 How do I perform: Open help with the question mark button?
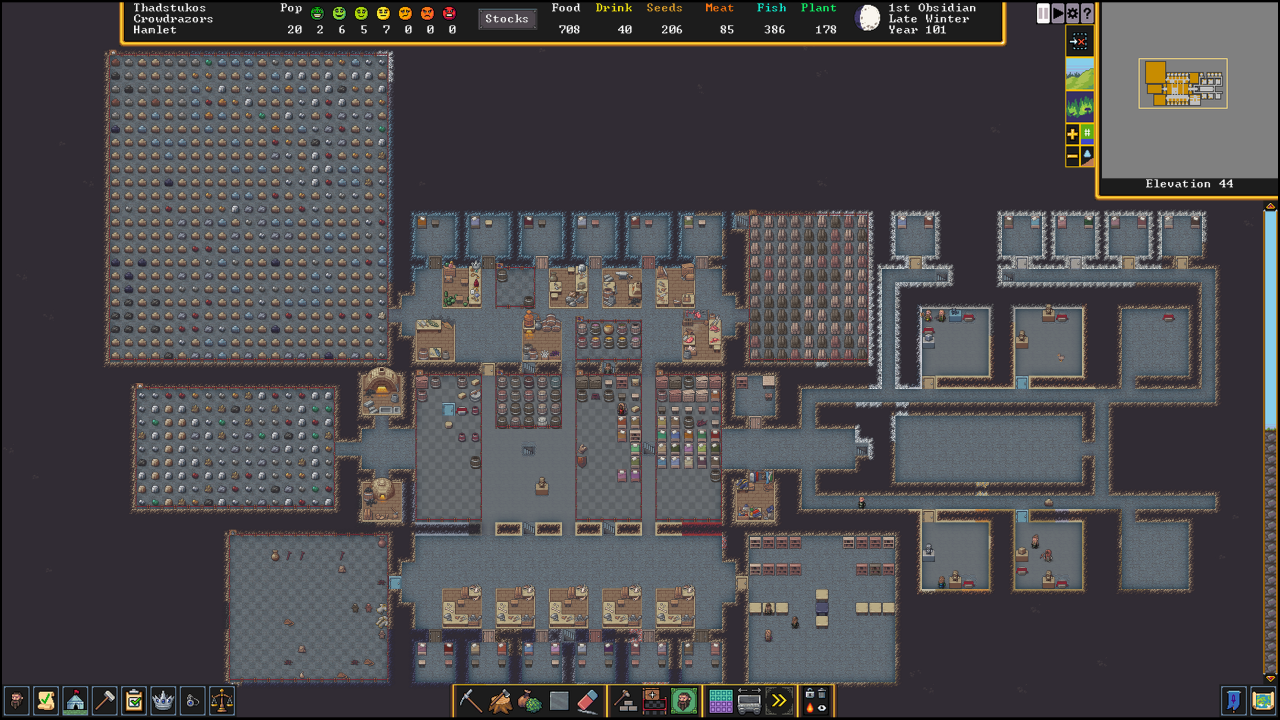click(x=1087, y=14)
